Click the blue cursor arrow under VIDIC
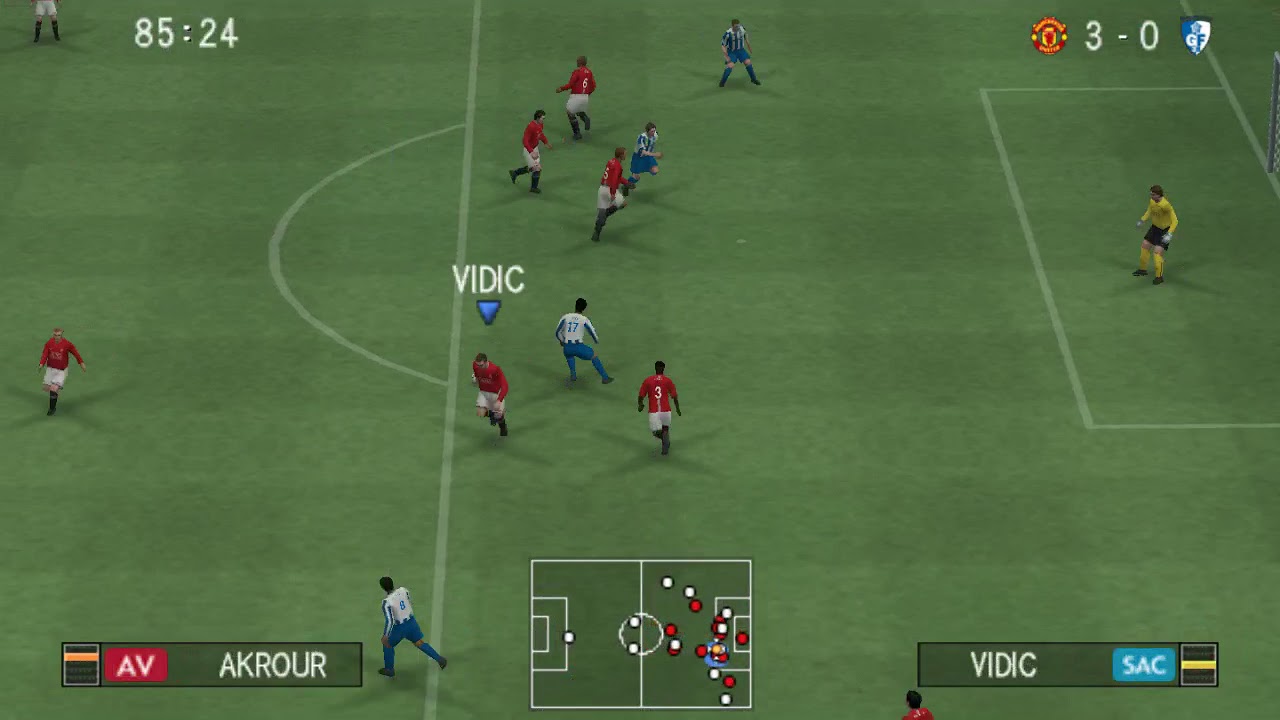This screenshot has width=1280, height=720. [488, 312]
